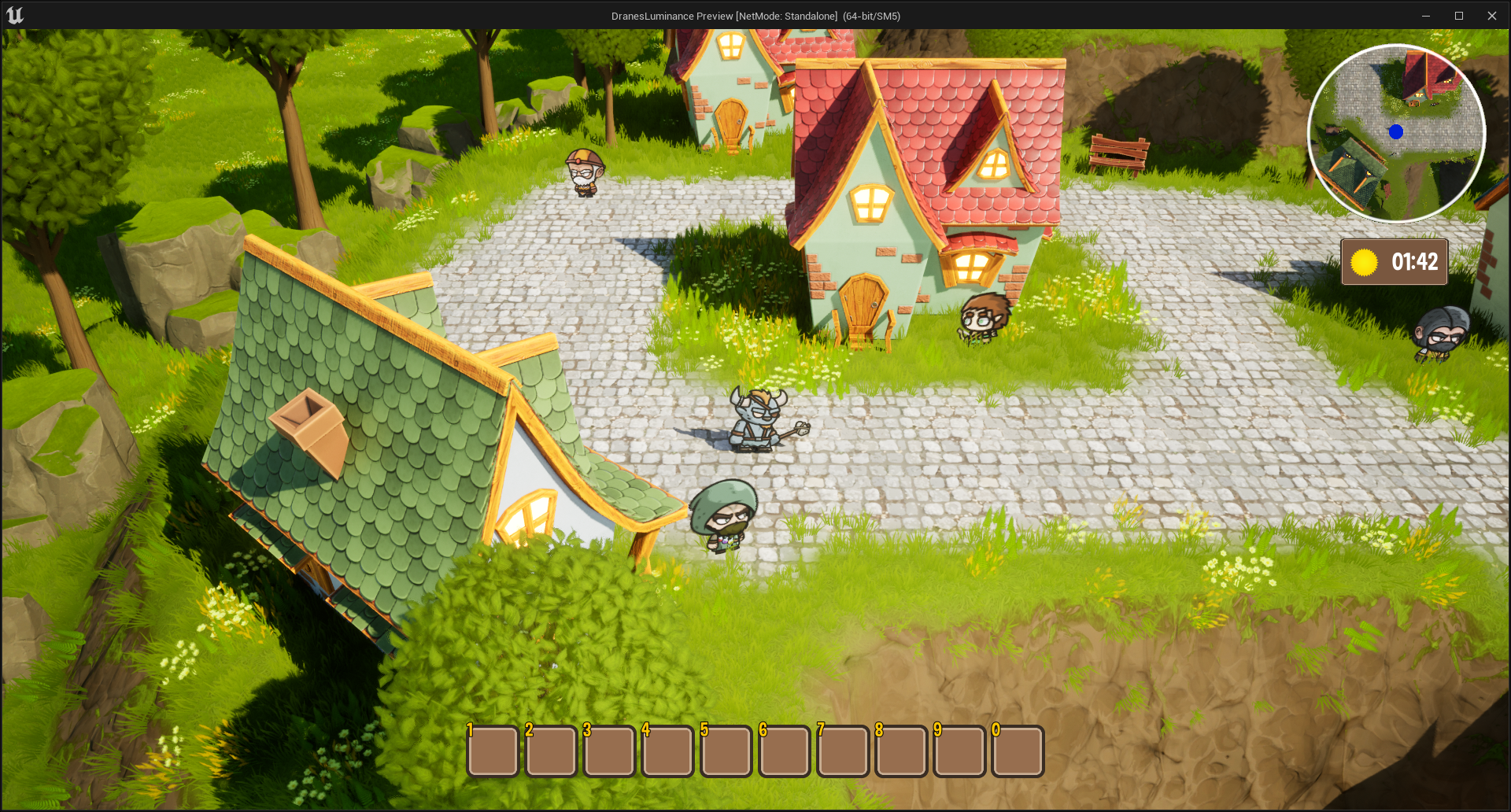Choose hotbar slot number 6
This screenshot has width=1511, height=812.
tap(785, 751)
